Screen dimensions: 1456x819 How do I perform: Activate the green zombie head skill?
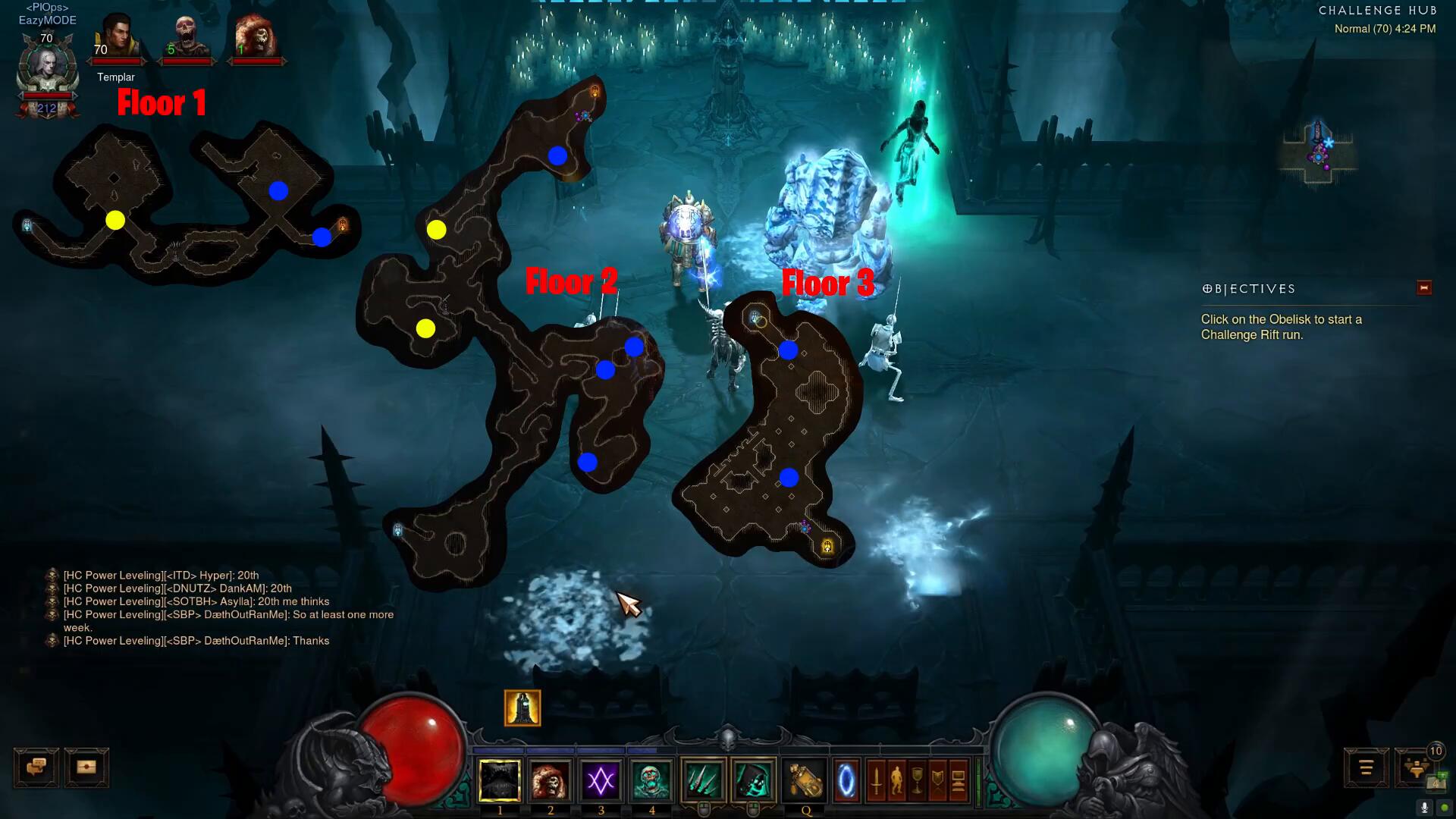[x=651, y=780]
